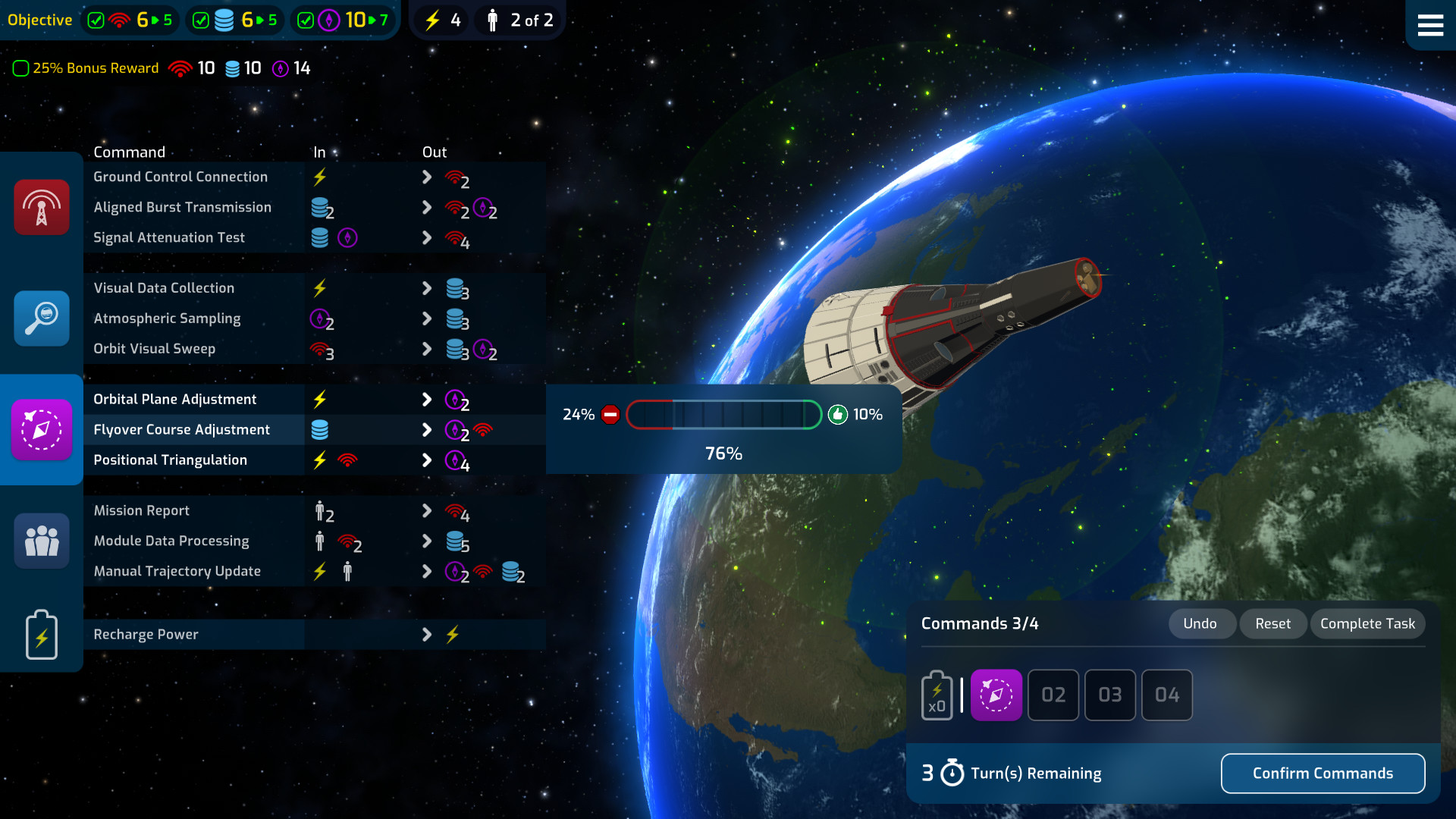Undo the last command
Viewport: 1456px width, 819px height.
coord(1200,623)
